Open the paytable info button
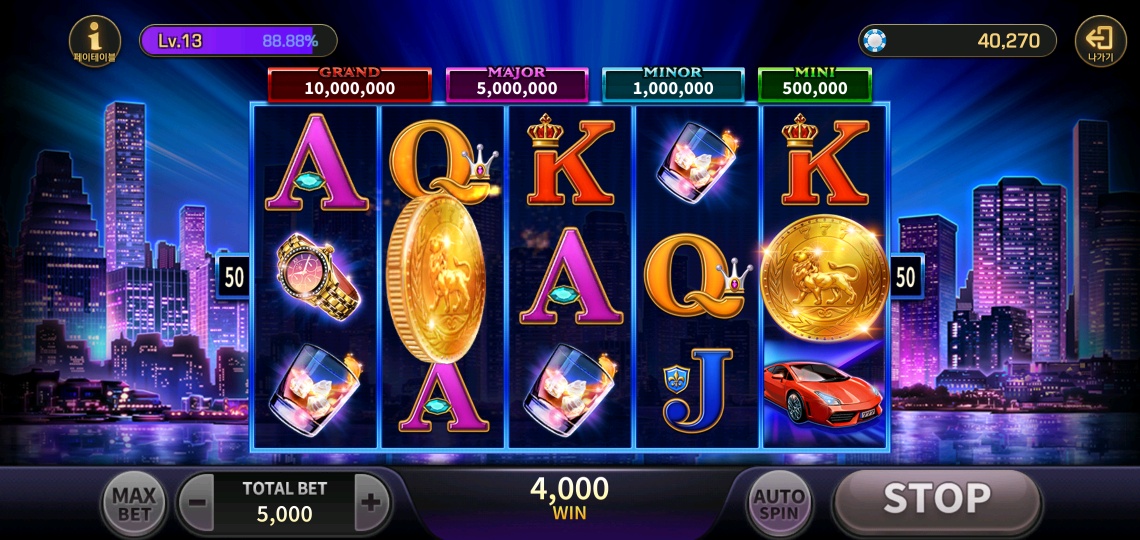The height and width of the screenshot is (540, 1140). click(95, 41)
